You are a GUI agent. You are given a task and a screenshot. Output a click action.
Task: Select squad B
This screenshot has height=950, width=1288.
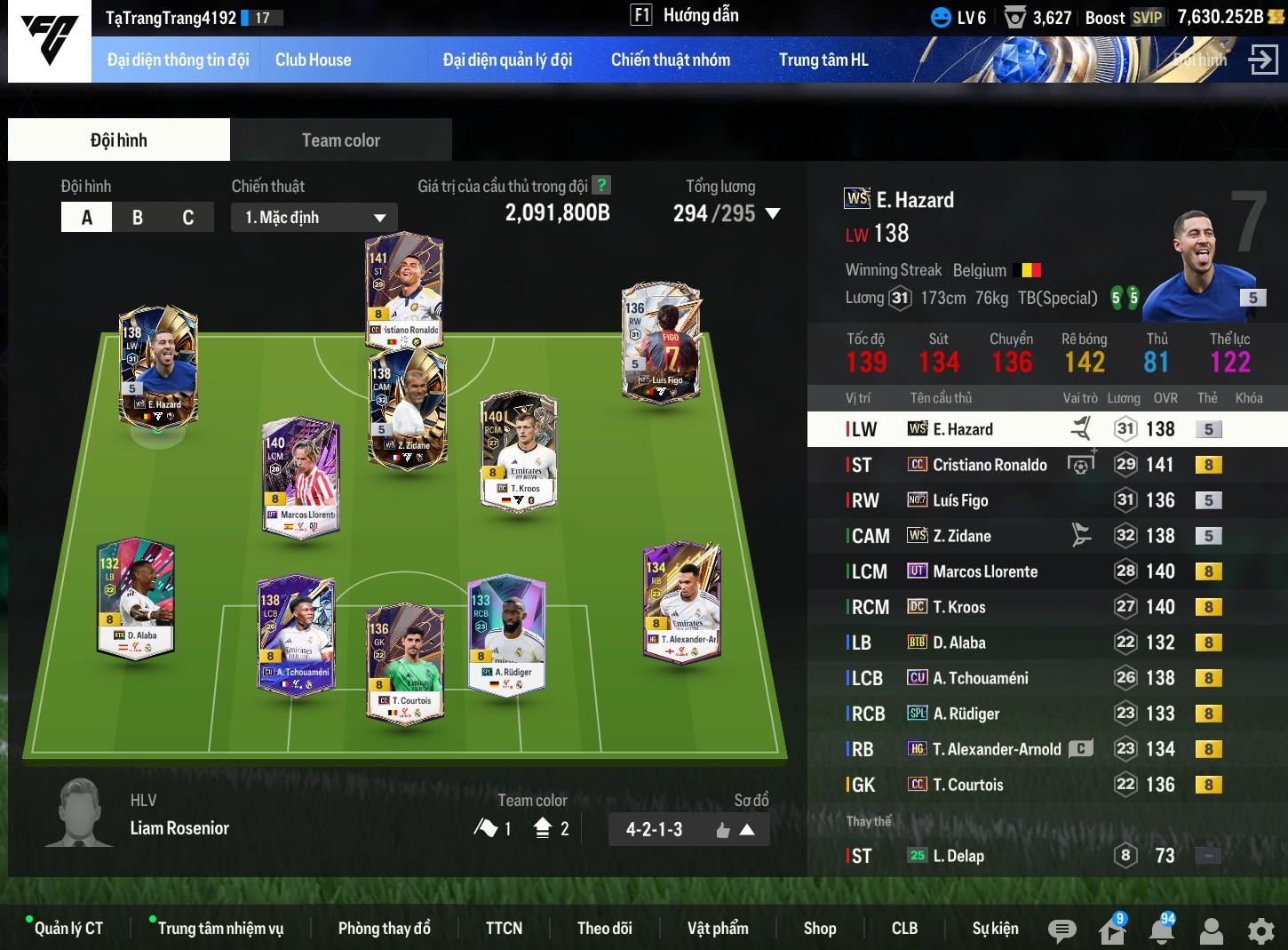click(x=138, y=218)
